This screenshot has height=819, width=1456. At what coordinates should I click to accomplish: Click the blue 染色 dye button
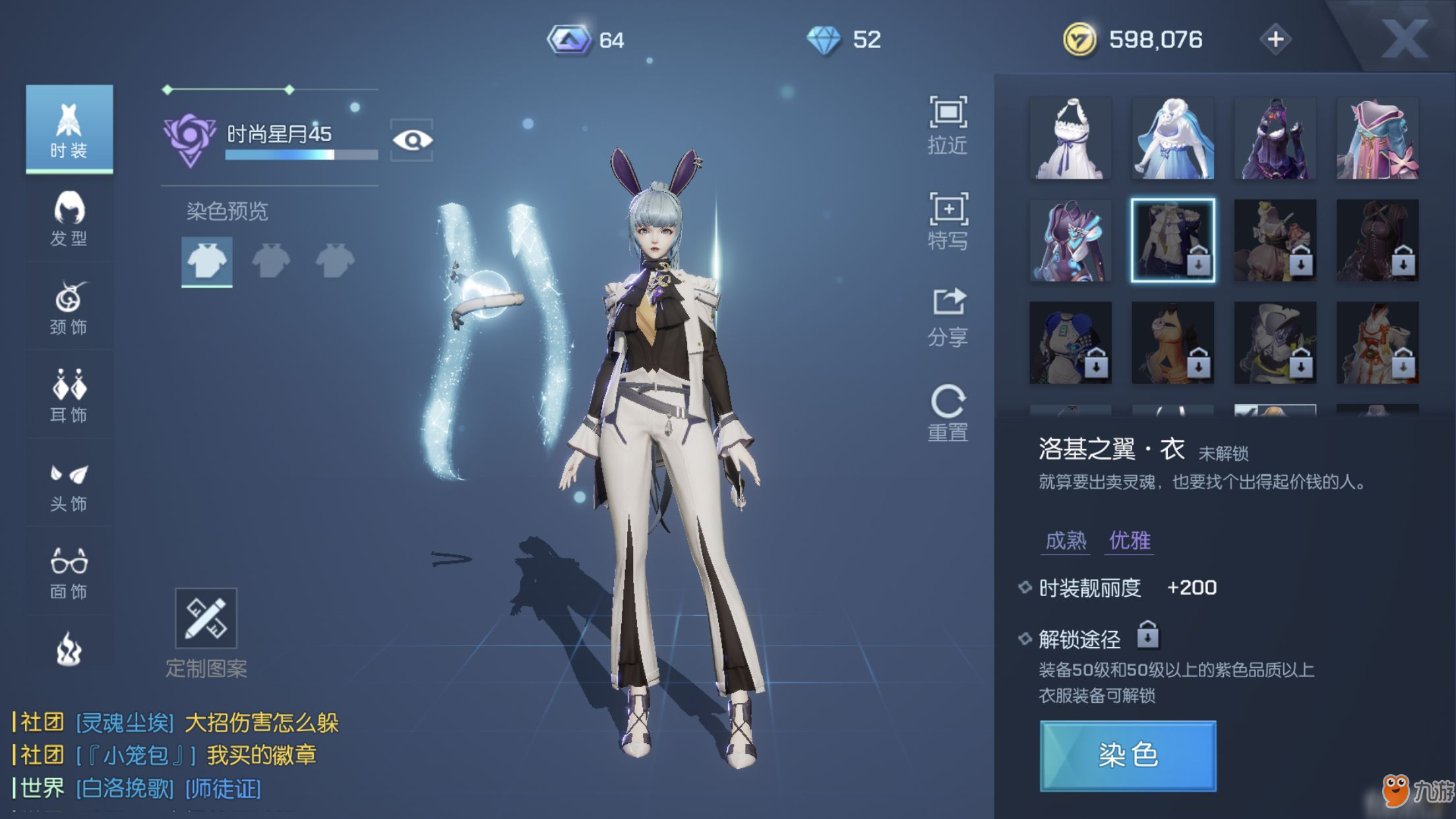[x=1128, y=756]
